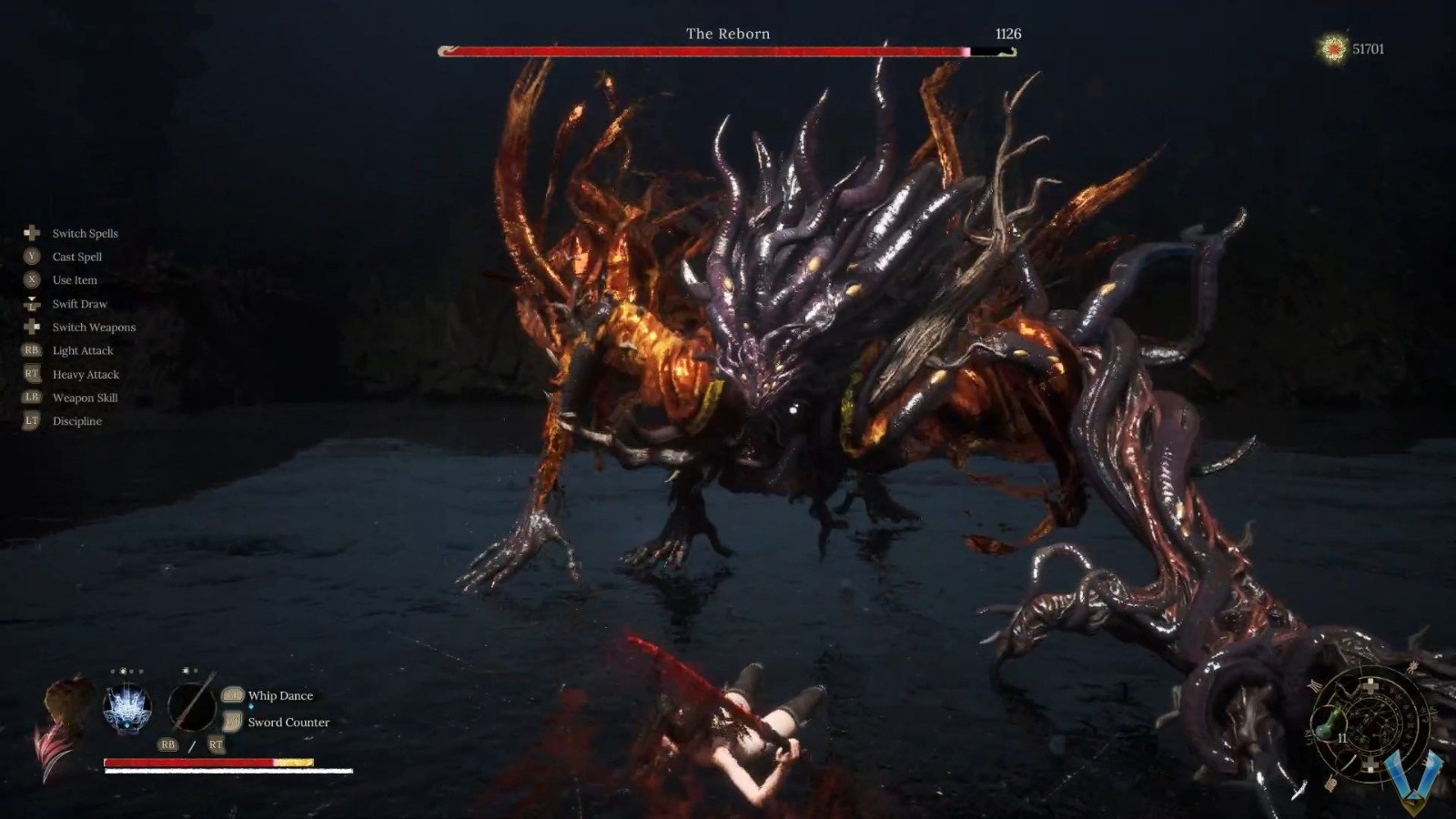Click the D-pad Switch Spells icon
Viewport: 1456px width, 819px height.
coord(30,233)
